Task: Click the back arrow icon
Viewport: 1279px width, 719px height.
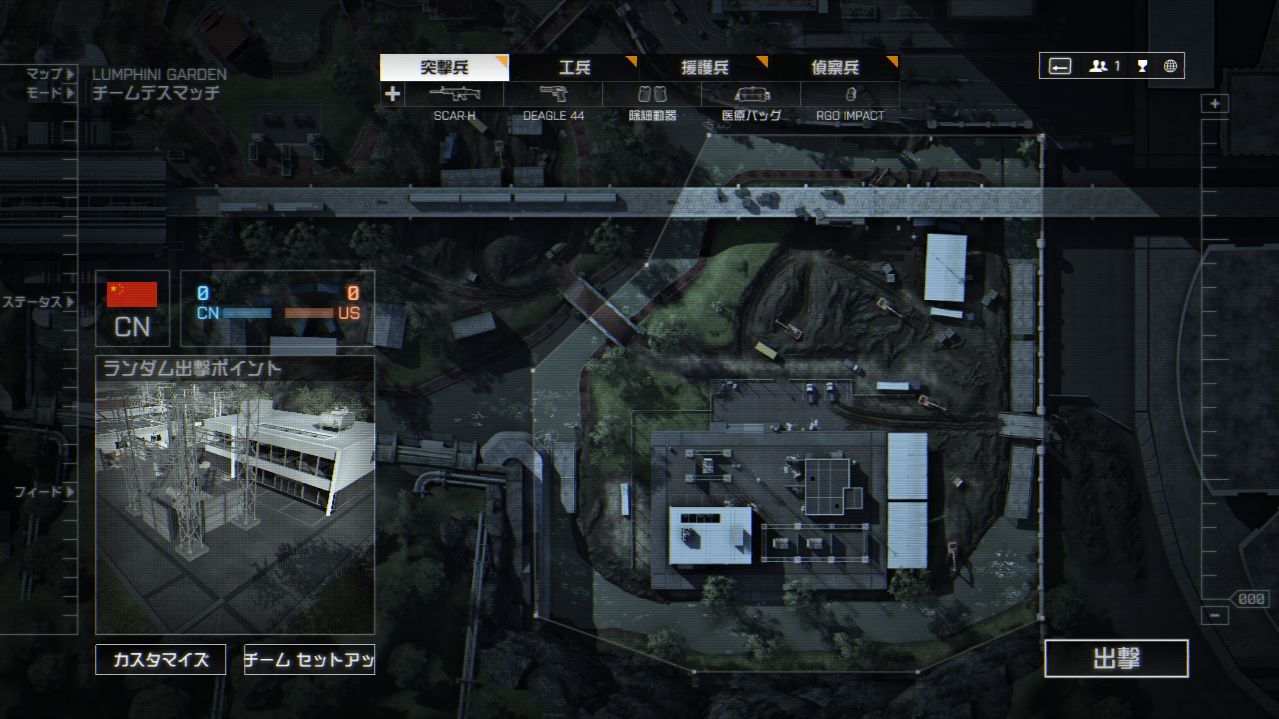Action: click(x=1060, y=66)
